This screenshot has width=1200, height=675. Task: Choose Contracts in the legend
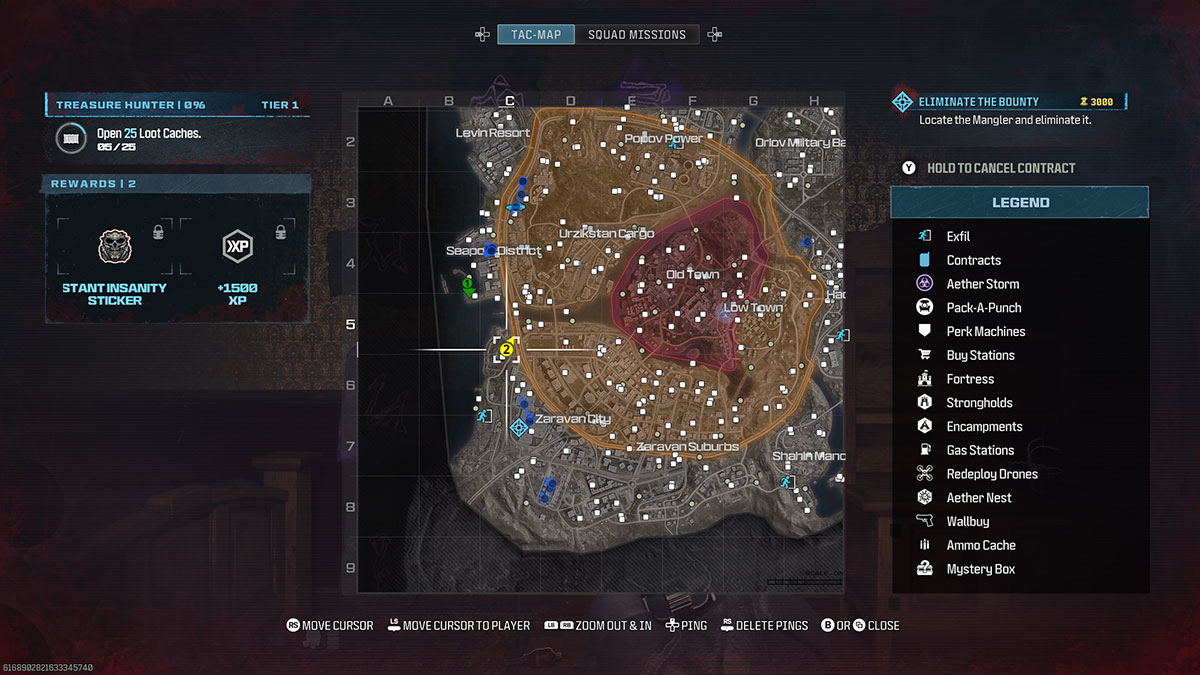[973, 261]
